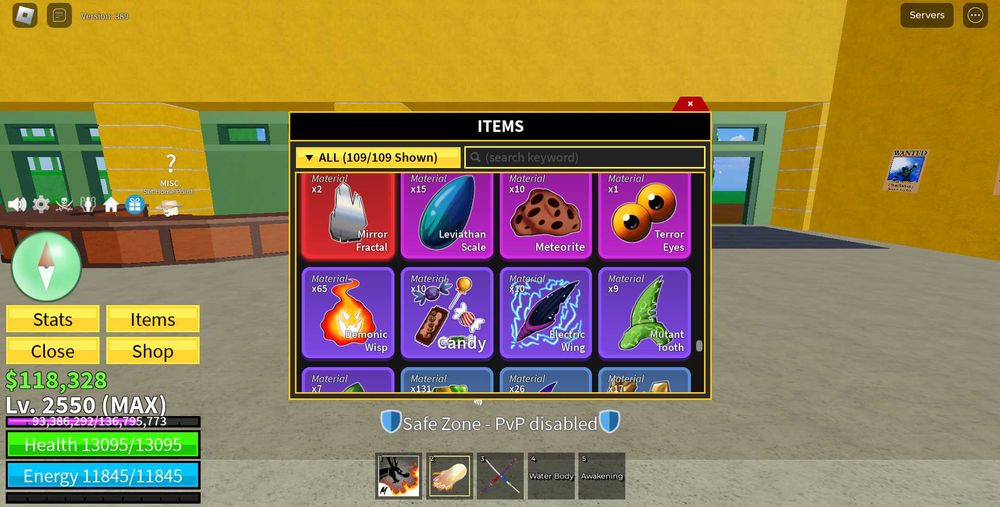Screen dimensions: 1000x507
Task: Open the Stats panel
Action: click(53, 319)
